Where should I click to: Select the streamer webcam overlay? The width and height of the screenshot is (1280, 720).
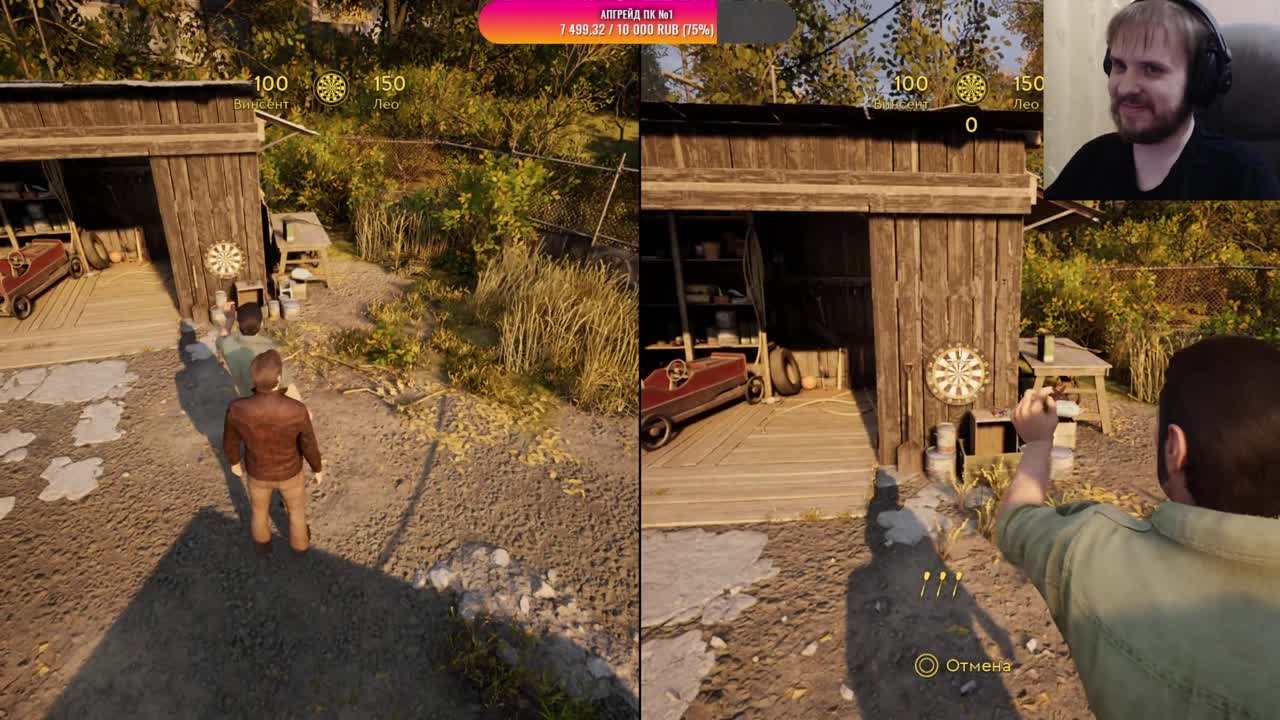pyautogui.click(x=1160, y=100)
